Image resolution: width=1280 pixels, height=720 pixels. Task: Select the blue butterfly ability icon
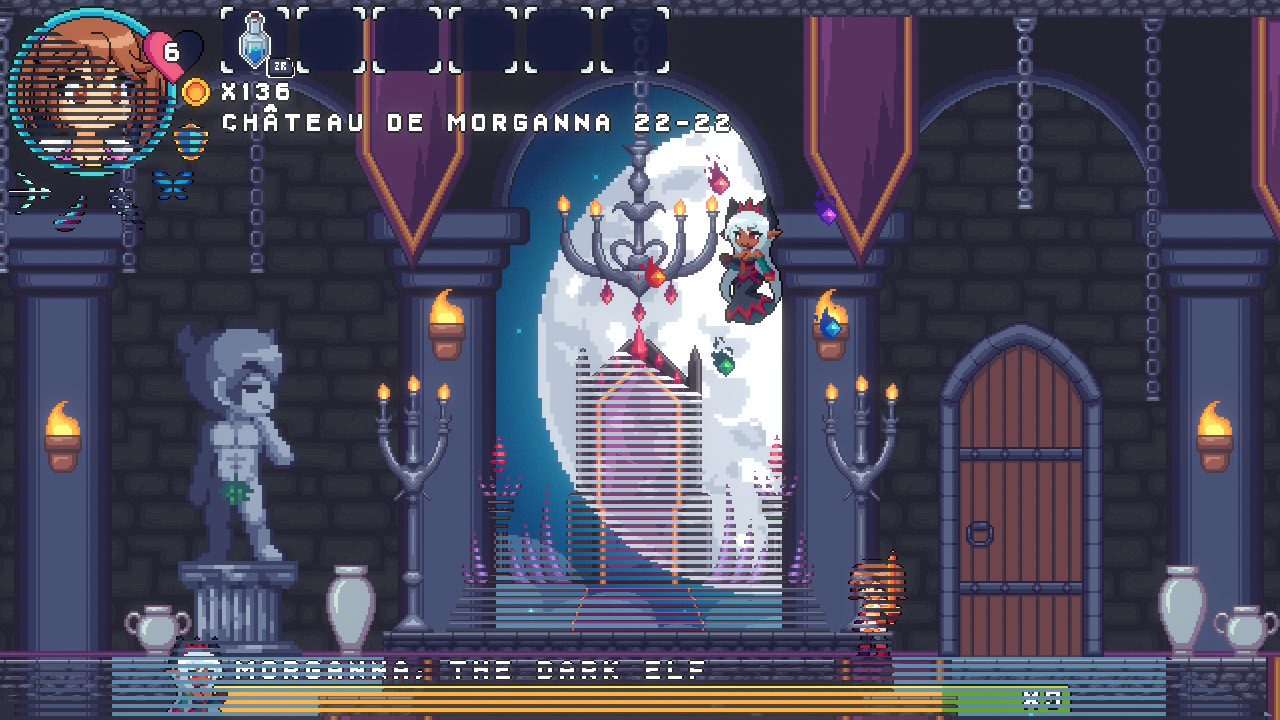click(x=171, y=184)
